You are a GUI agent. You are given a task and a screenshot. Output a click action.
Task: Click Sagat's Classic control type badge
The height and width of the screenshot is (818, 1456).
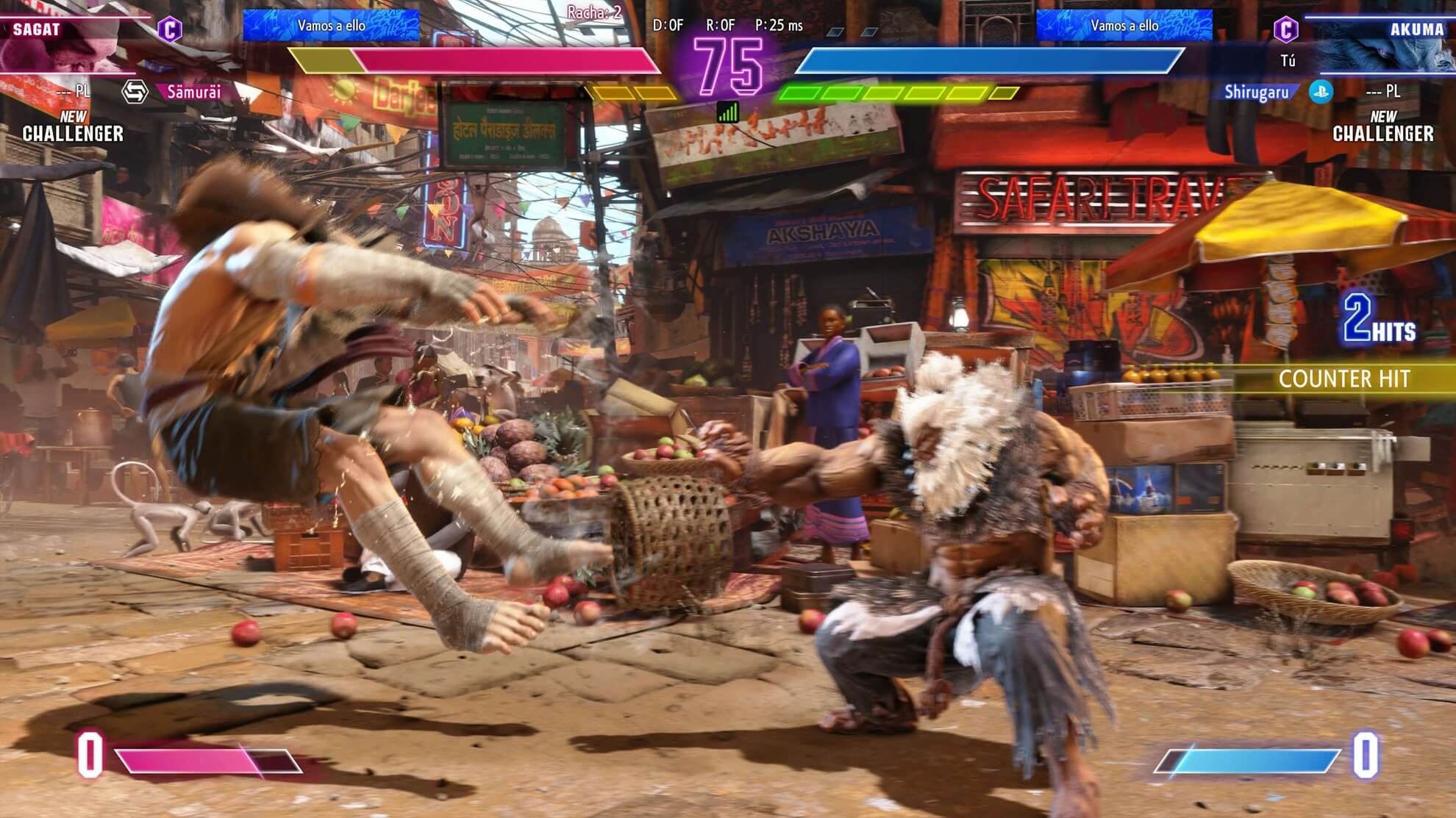(170, 29)
